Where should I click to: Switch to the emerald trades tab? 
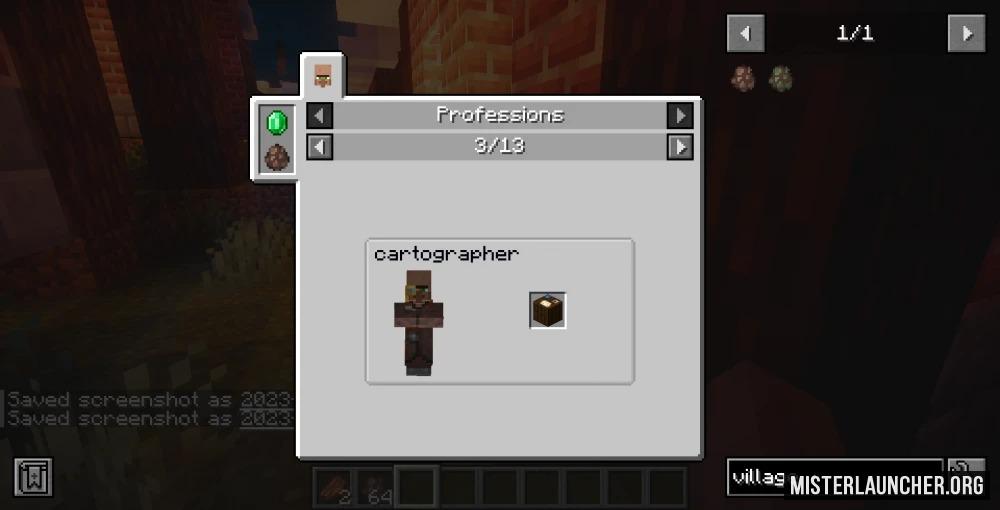(x=276, y=122)
